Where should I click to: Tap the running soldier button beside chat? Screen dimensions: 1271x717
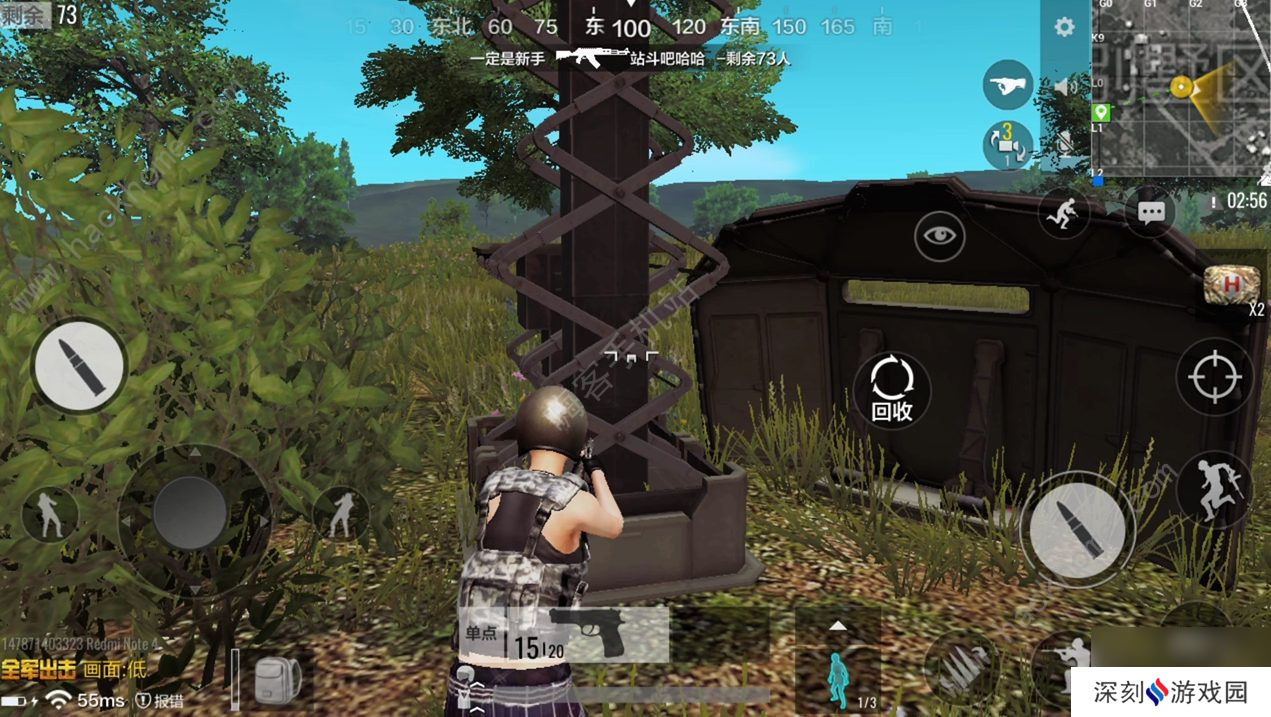pos(1063,212)
